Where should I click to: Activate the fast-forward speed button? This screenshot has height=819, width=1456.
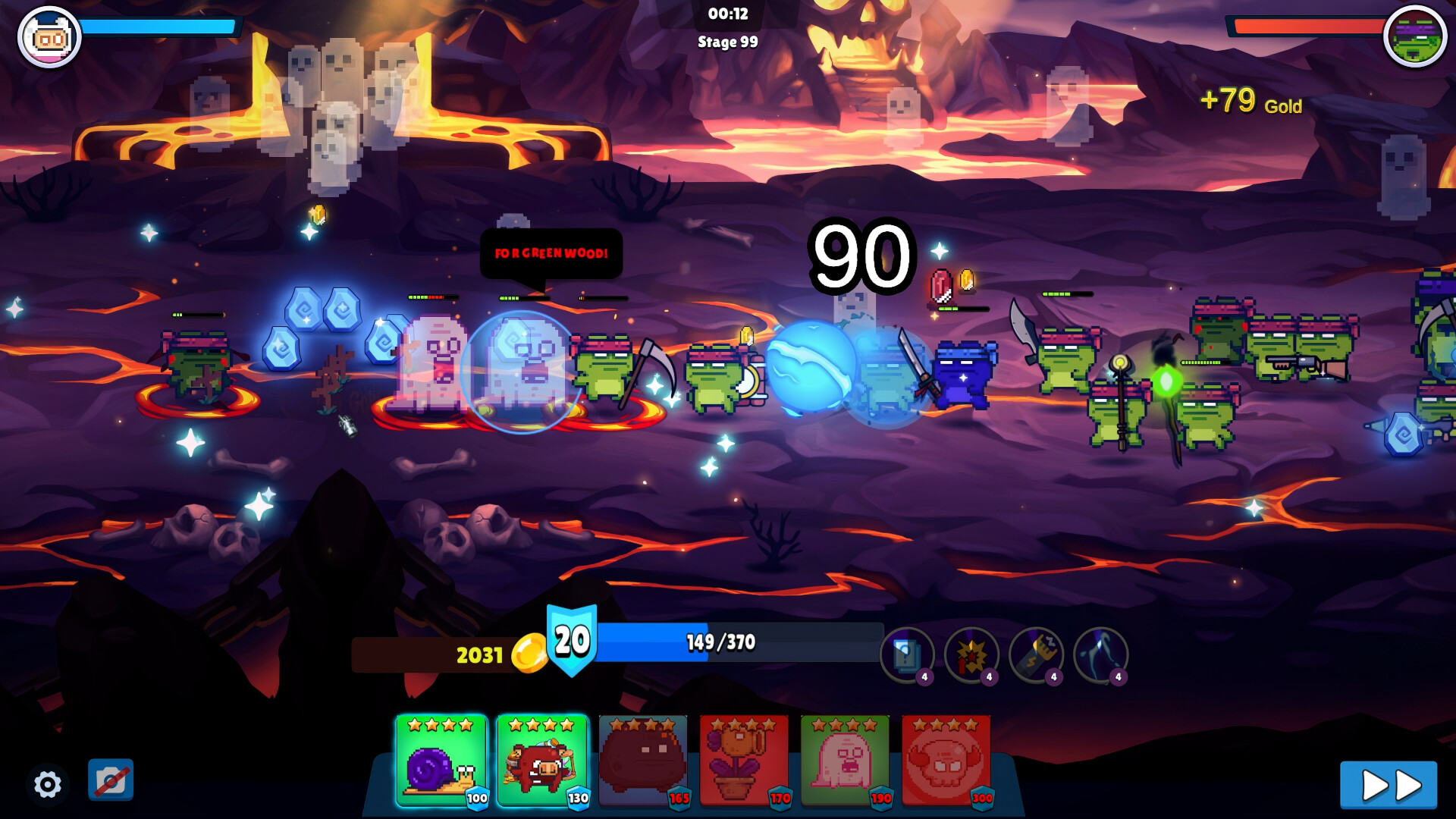1388,785
